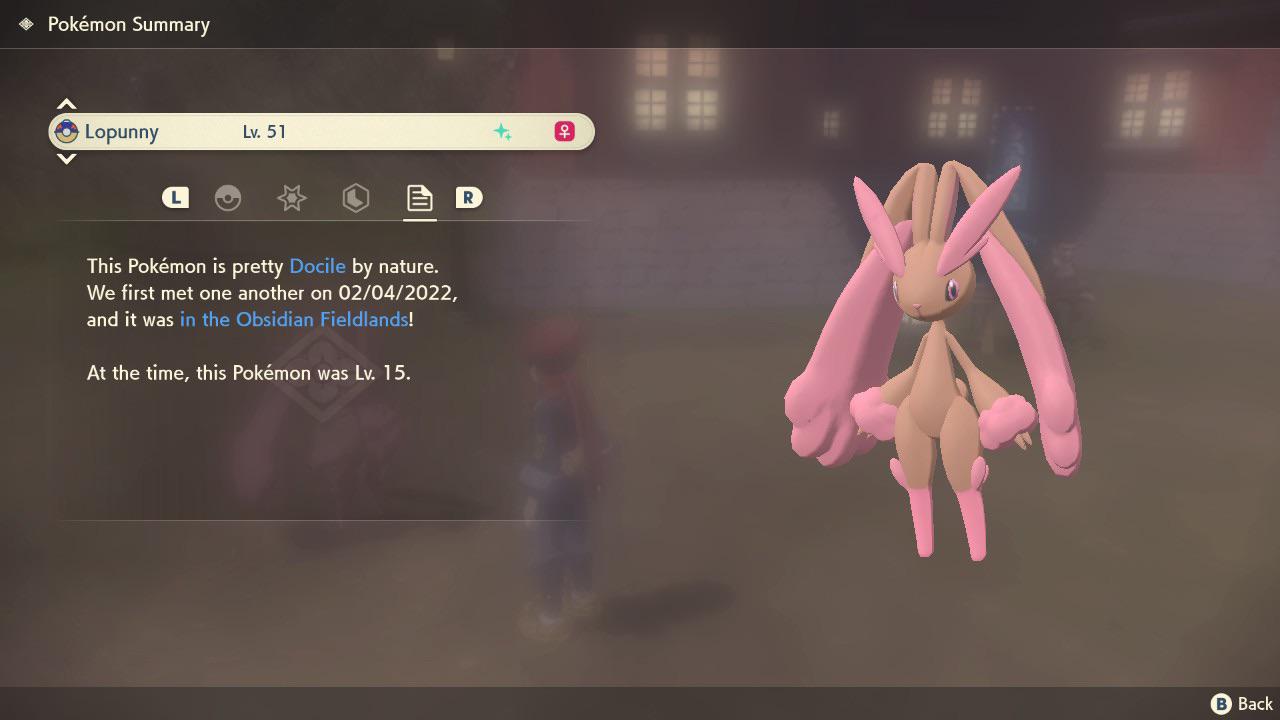Viewport: 1280px width, 720px height.
Task: Select the shiny sparkle icon
Action: [x=504, y=131]
